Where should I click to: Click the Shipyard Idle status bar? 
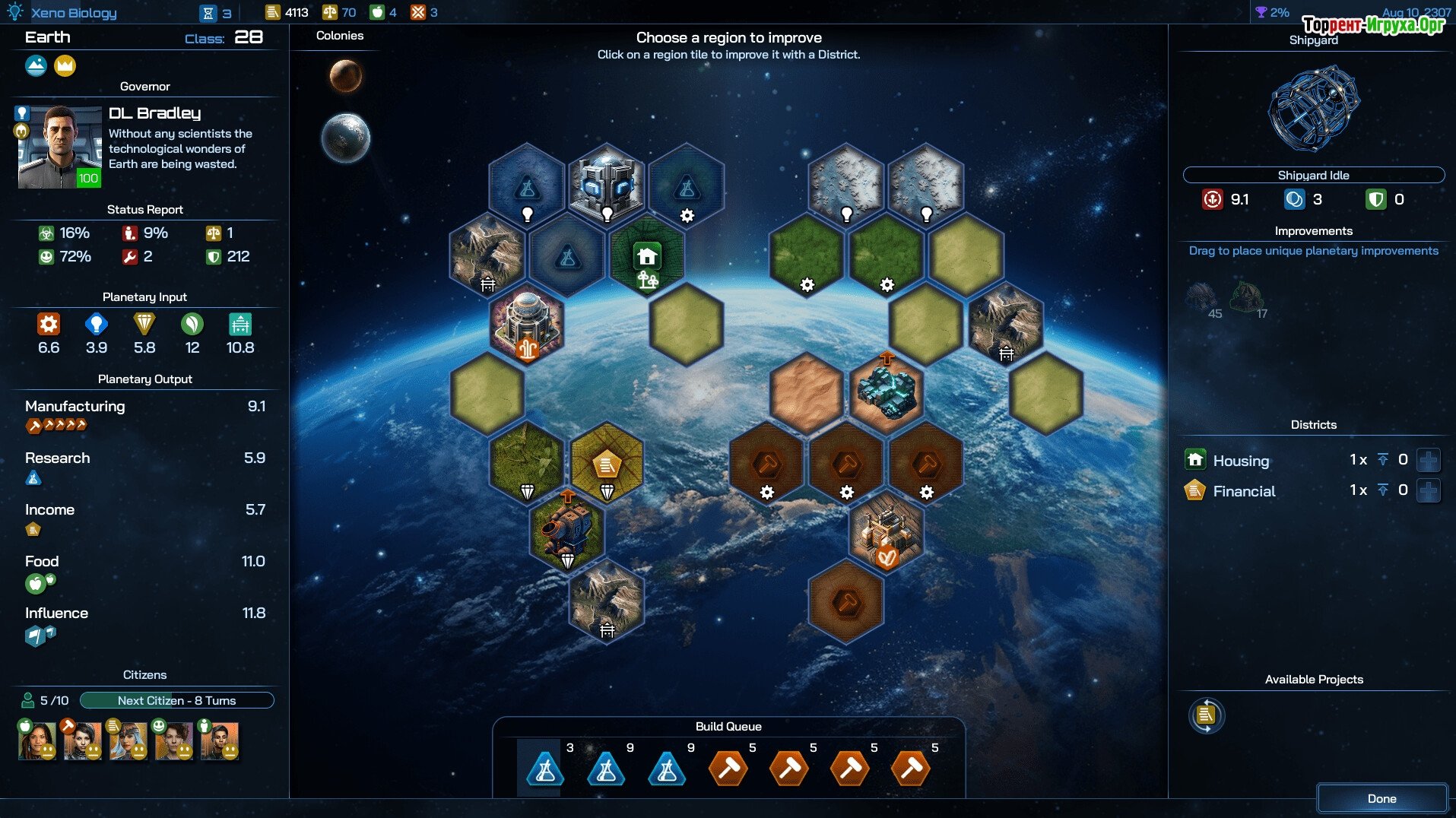coord(1313,175)
